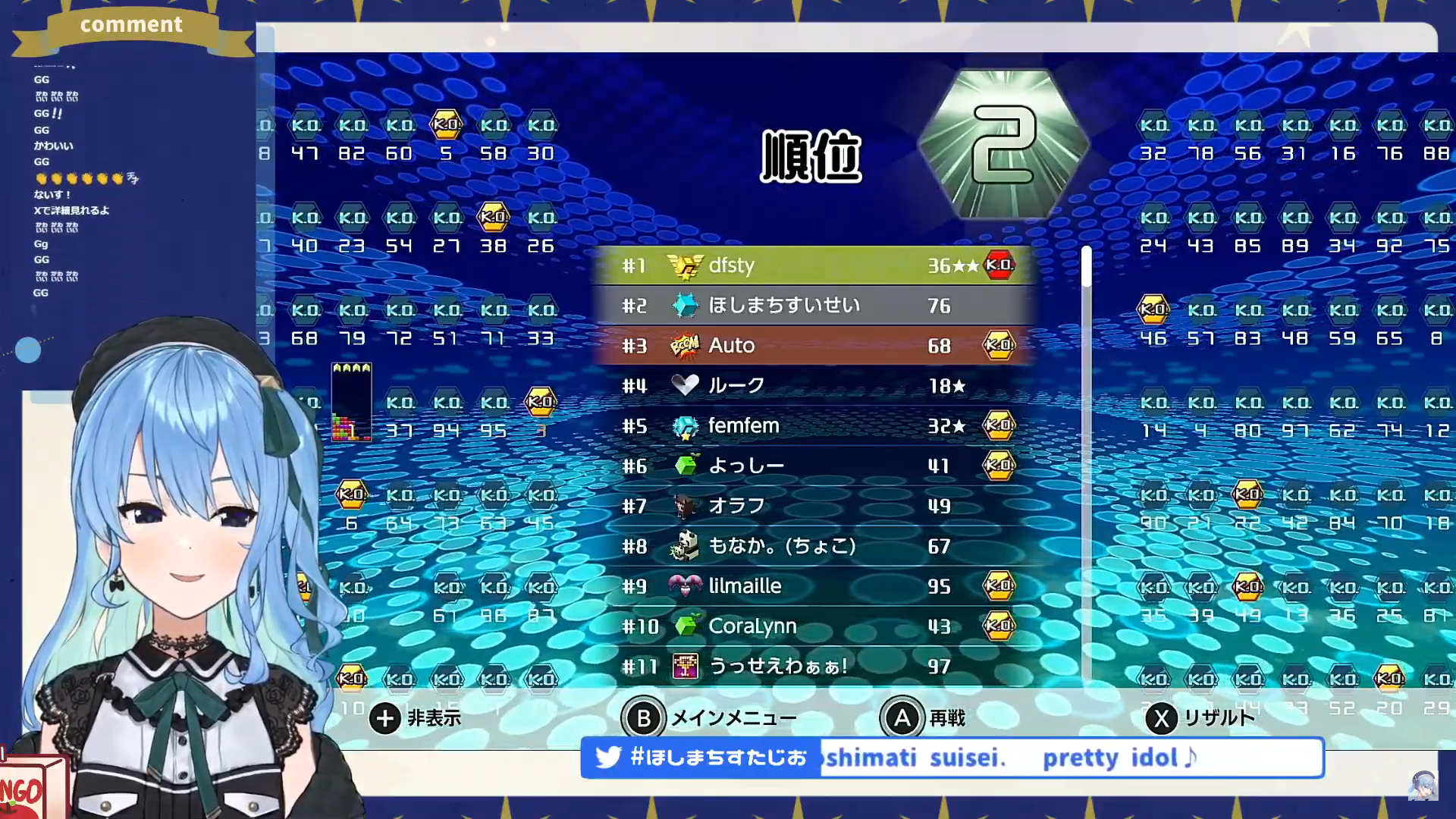The width and height of the screenshot is (1456, 819).
Task: Select the CoraLynn player row
Action: tap(815, 626)
